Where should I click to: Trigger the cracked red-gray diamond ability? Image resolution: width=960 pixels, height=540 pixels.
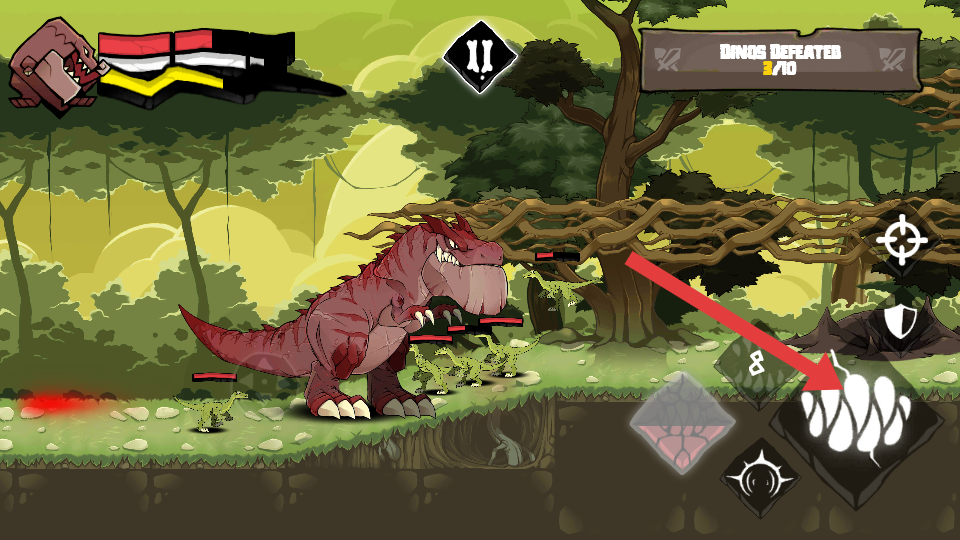(683, 424)
